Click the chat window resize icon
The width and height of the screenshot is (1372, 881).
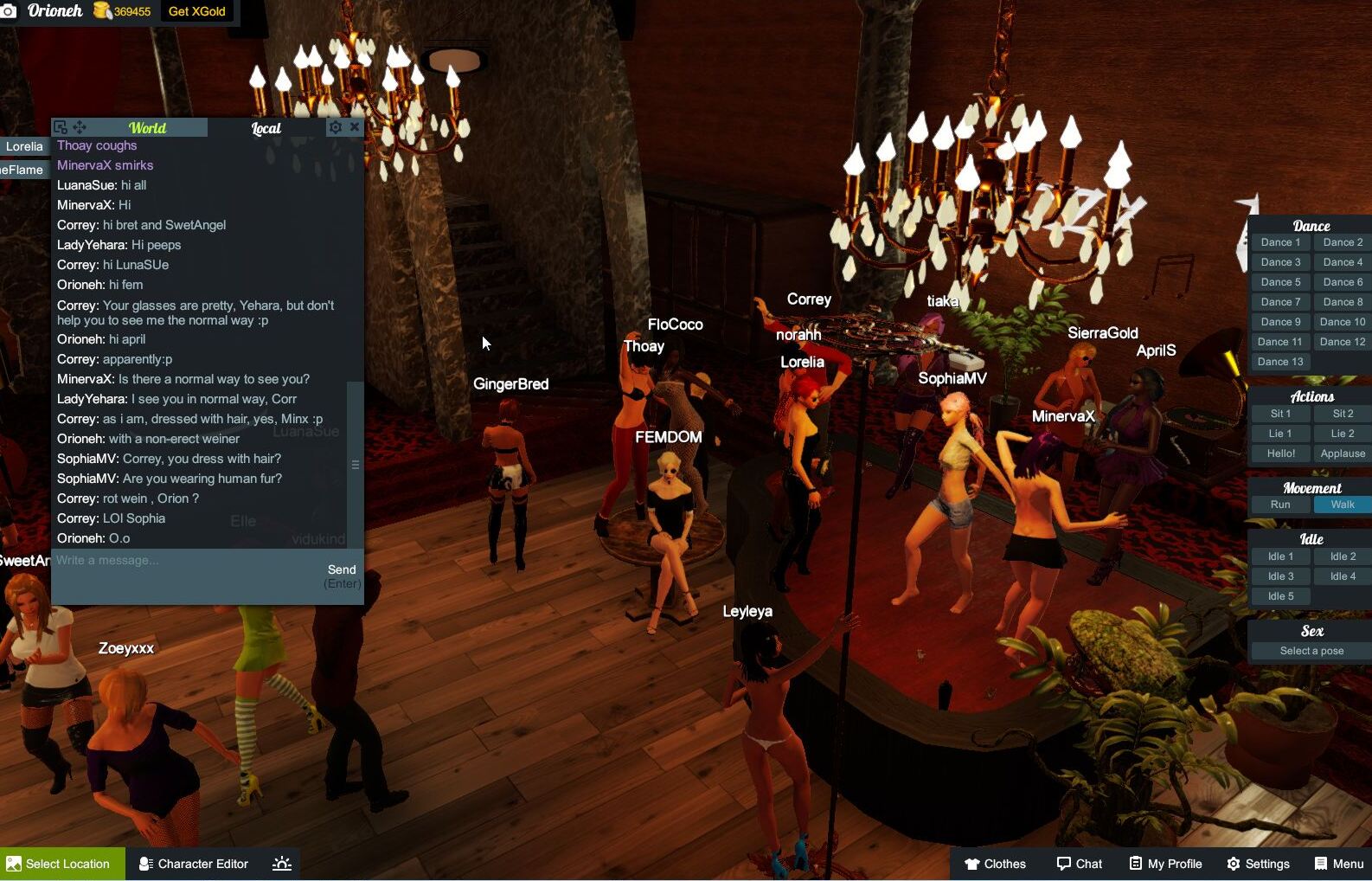pos(59,126)
